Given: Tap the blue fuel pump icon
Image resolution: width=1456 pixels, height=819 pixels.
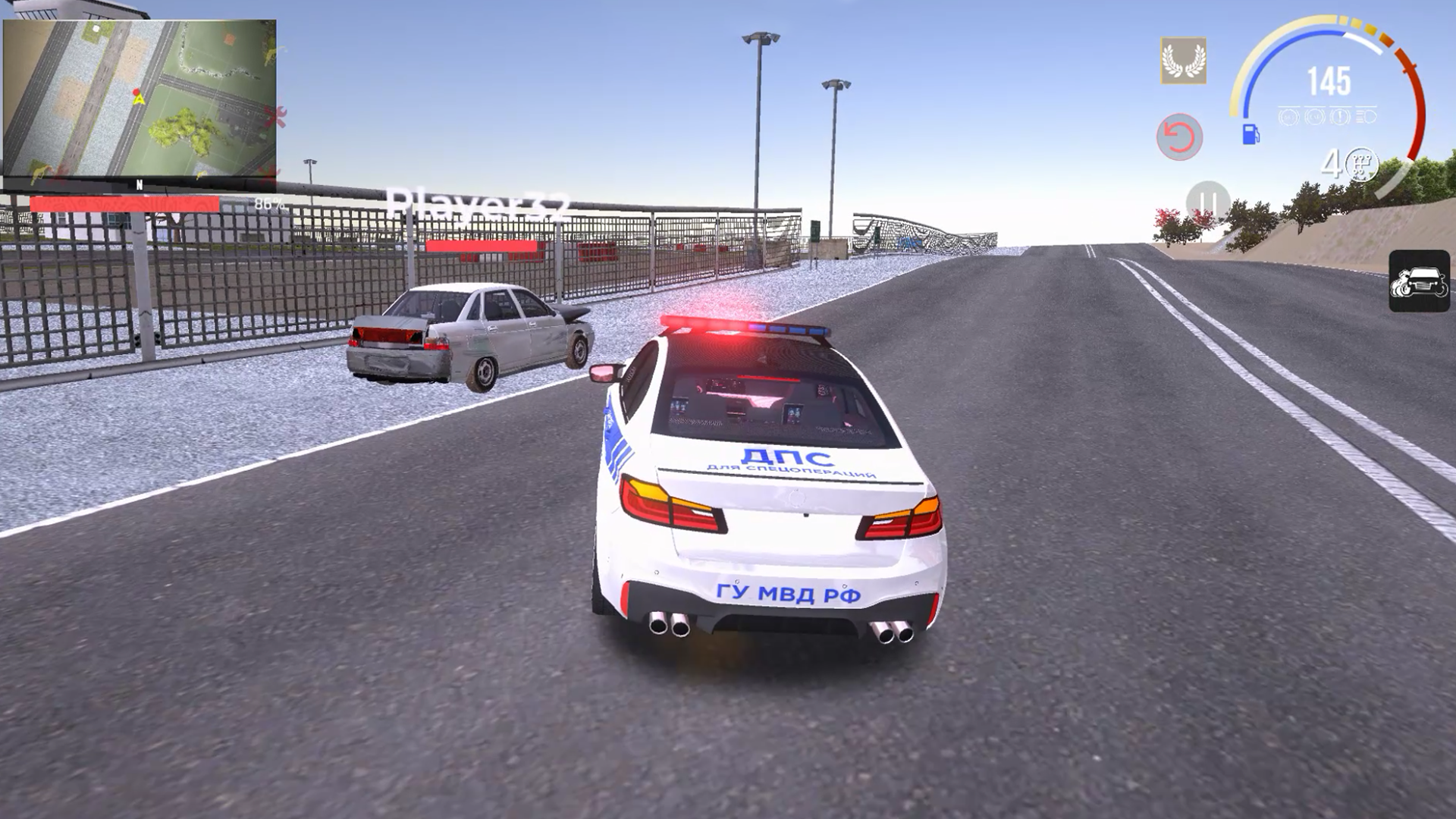Looking at the screenshot, I should coord(1250,135).
